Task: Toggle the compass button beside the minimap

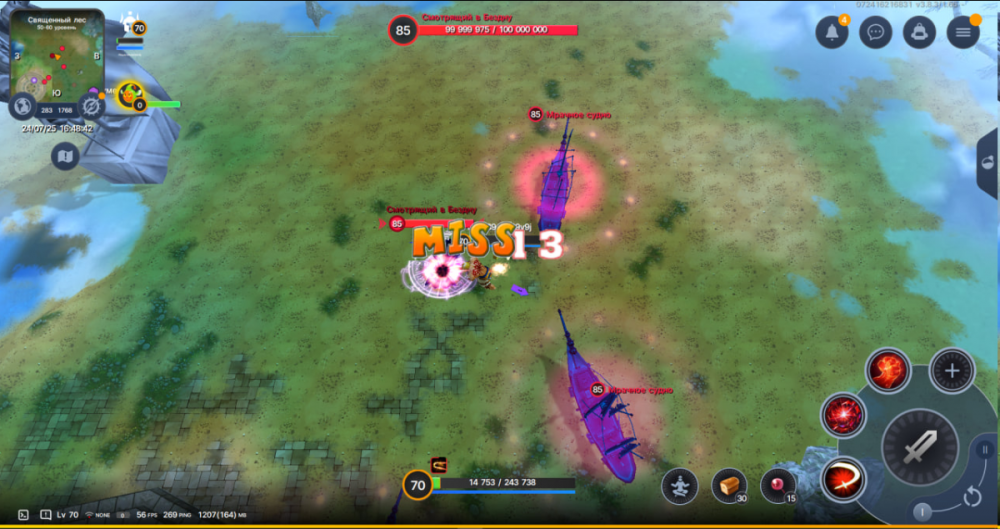Action: pos(92,105)
